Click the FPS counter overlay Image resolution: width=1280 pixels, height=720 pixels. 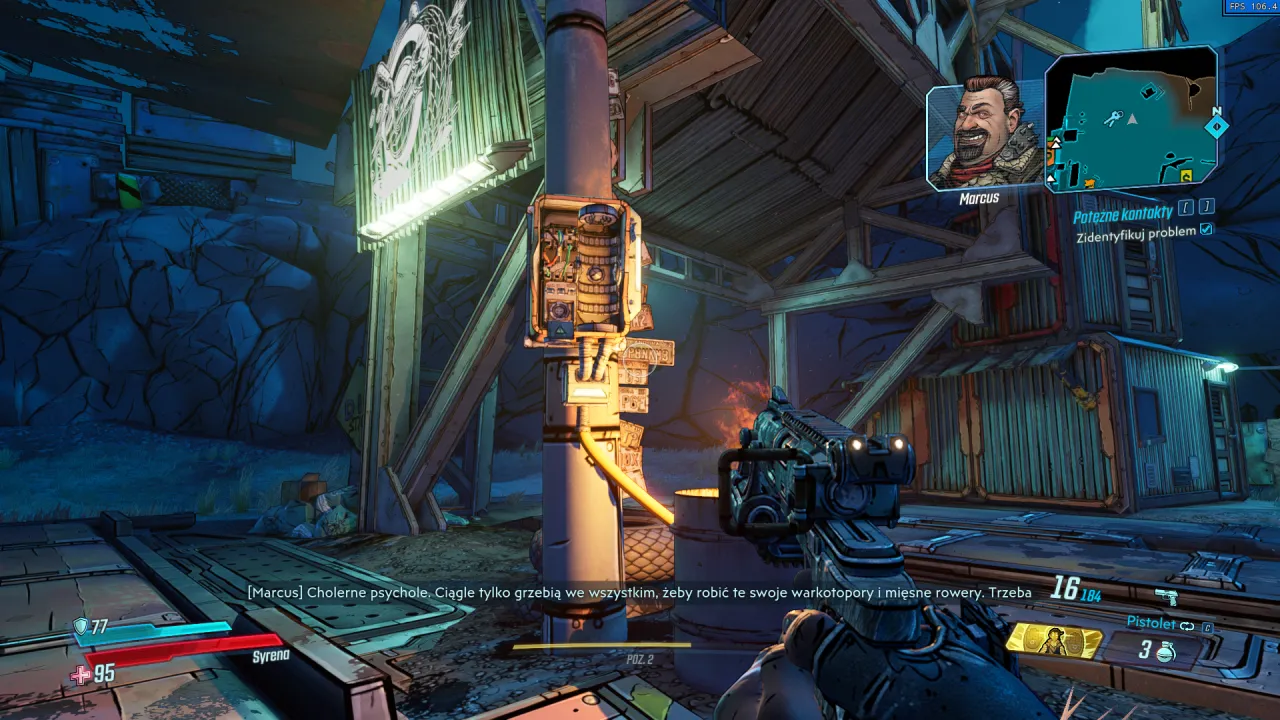click(1251, 7)
